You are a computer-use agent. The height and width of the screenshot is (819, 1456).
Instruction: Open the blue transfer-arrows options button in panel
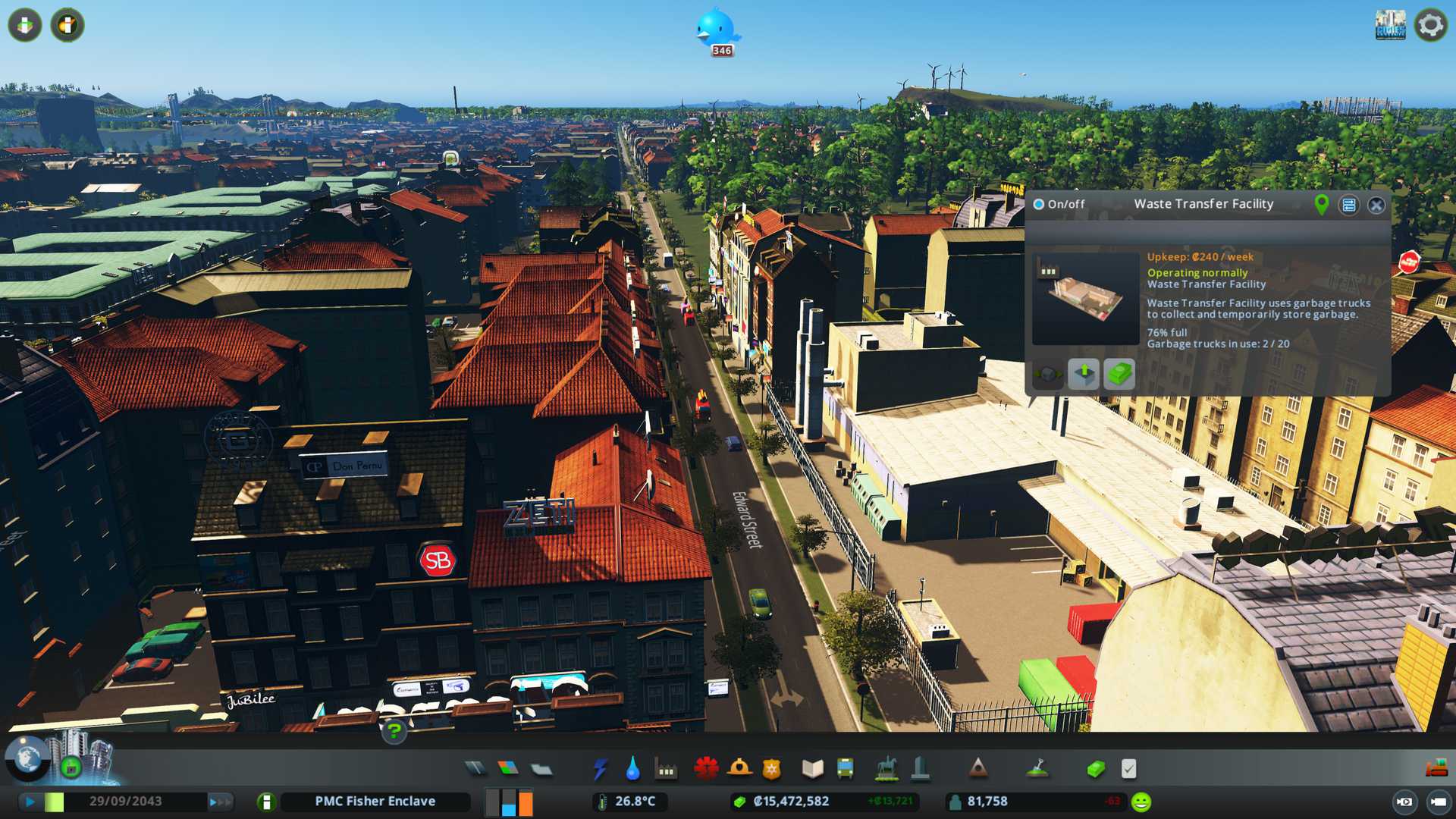click(1348, 205)
